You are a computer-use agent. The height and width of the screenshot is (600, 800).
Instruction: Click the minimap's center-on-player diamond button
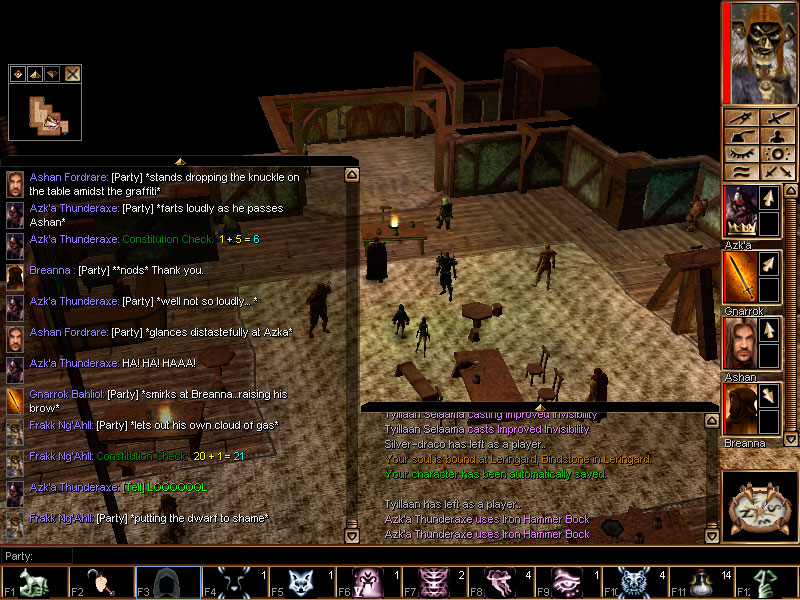click(x=18, y=73)
